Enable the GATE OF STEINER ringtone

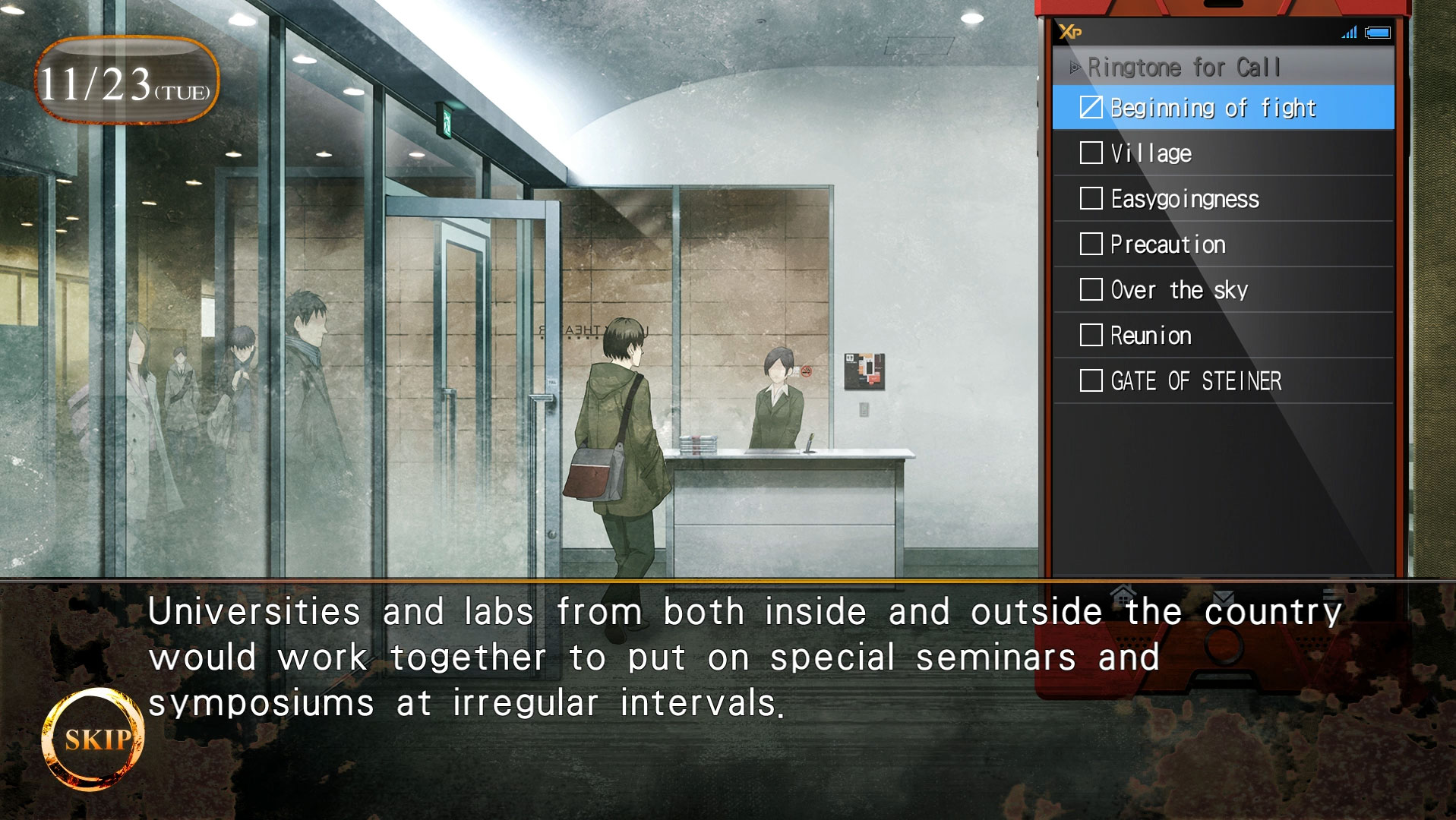tap(1091, 380)
